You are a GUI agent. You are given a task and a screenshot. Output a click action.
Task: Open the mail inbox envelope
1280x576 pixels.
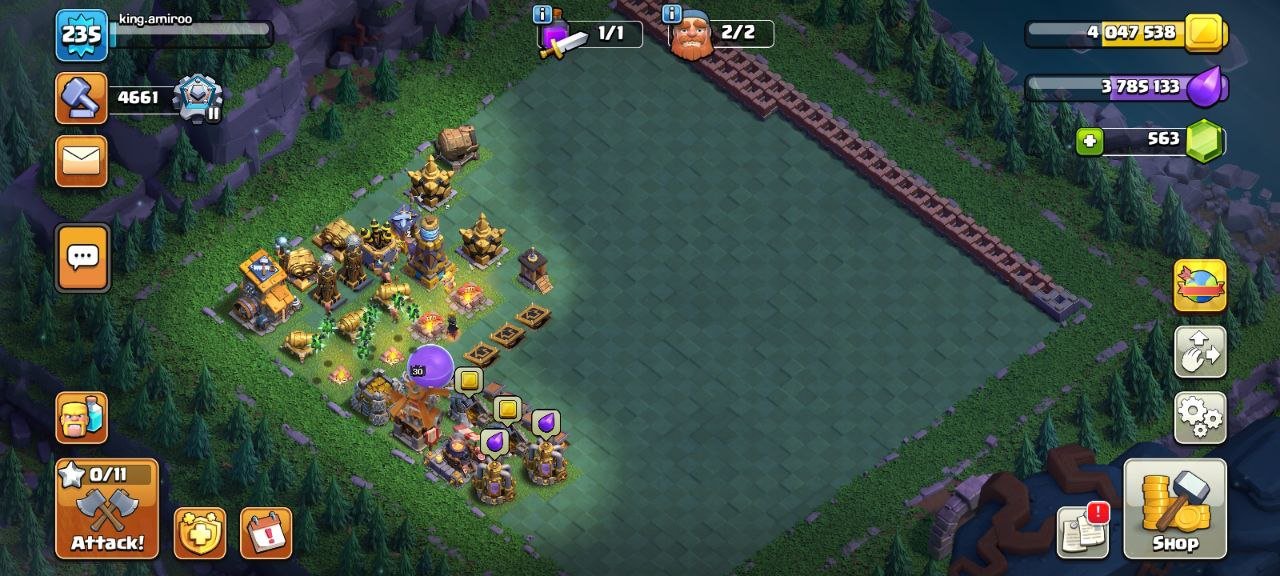pos(81,161)
